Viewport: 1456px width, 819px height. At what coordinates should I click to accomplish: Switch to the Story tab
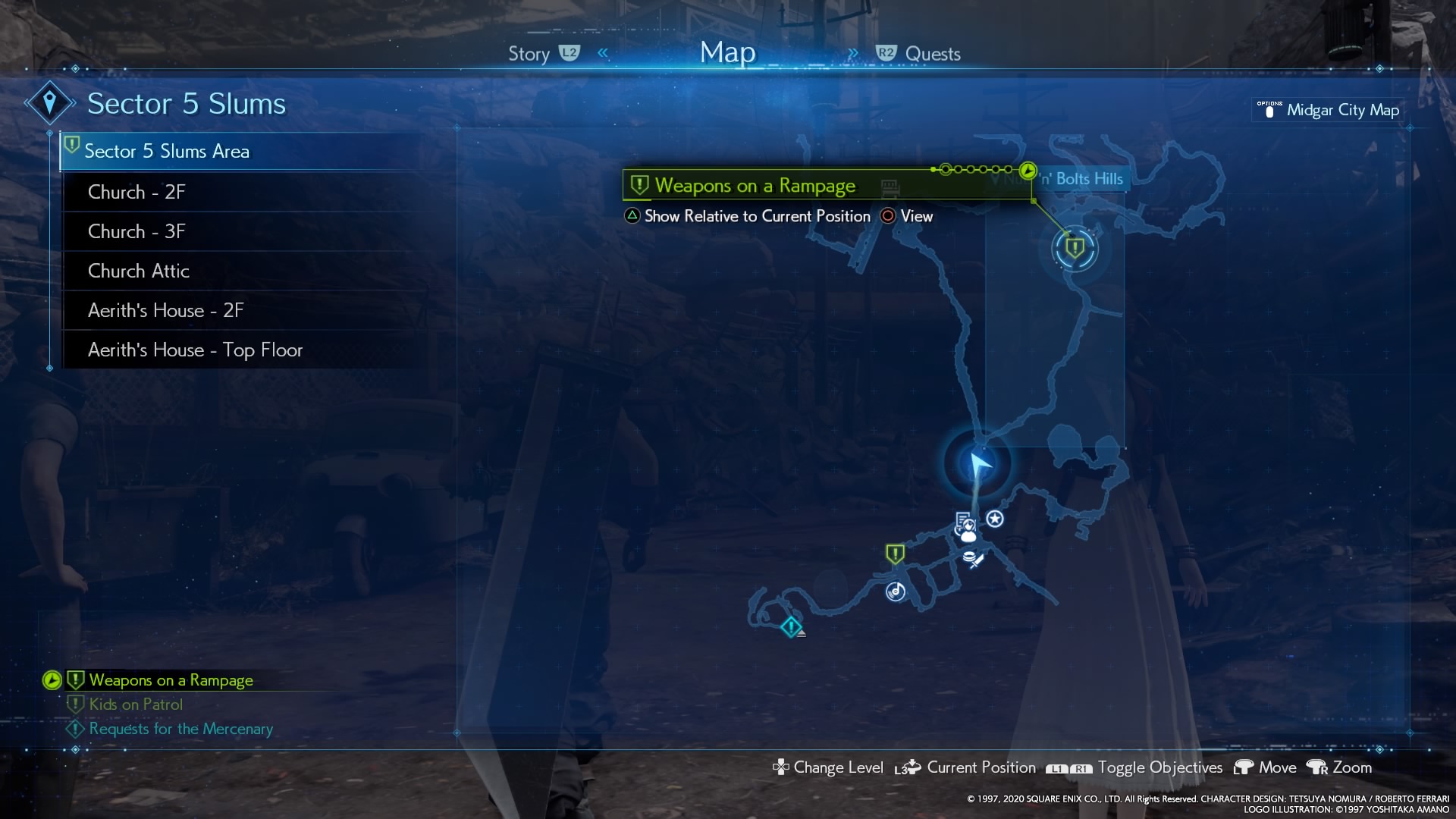click(529, 54)
